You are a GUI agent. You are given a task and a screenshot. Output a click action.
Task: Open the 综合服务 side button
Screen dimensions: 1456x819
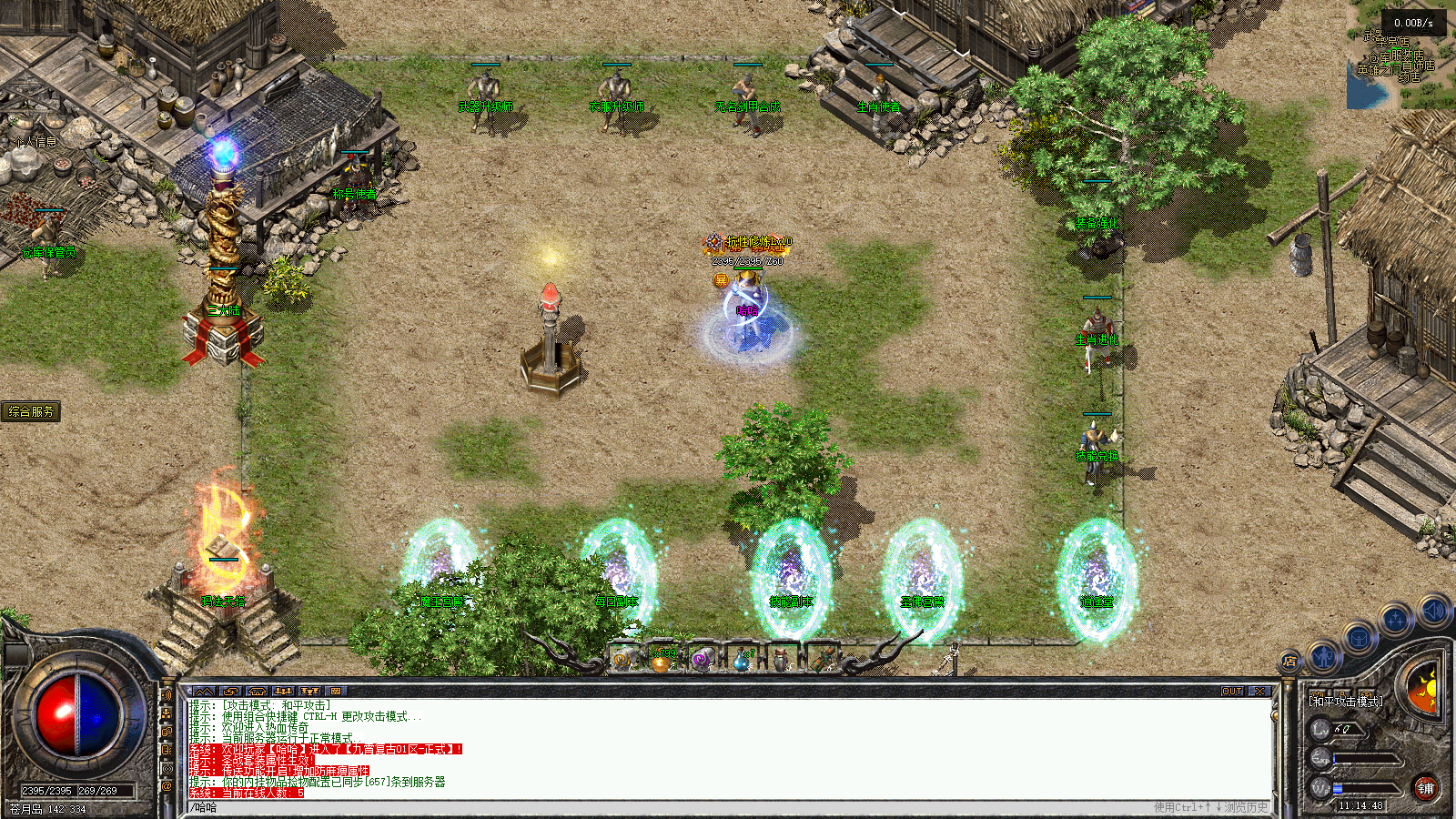(x=32, y=412)
